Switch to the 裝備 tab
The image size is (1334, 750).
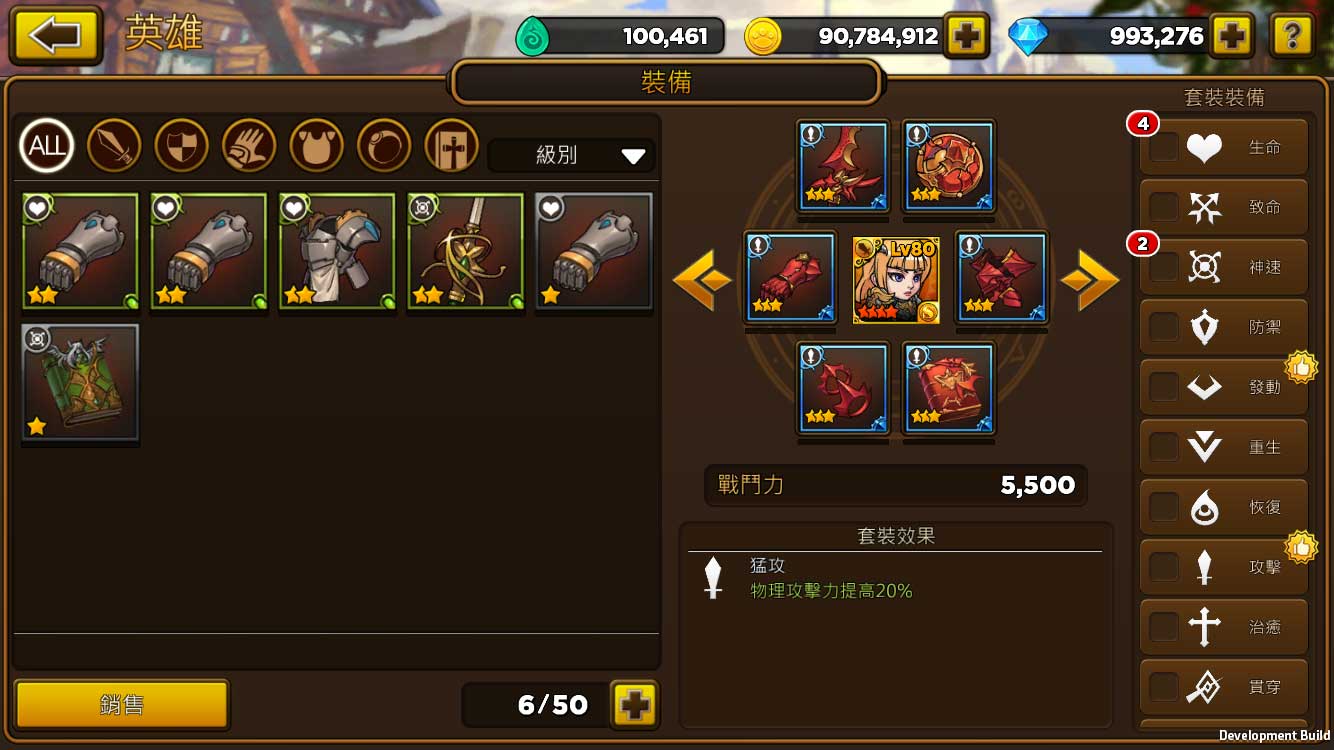[x=667, y=83]
